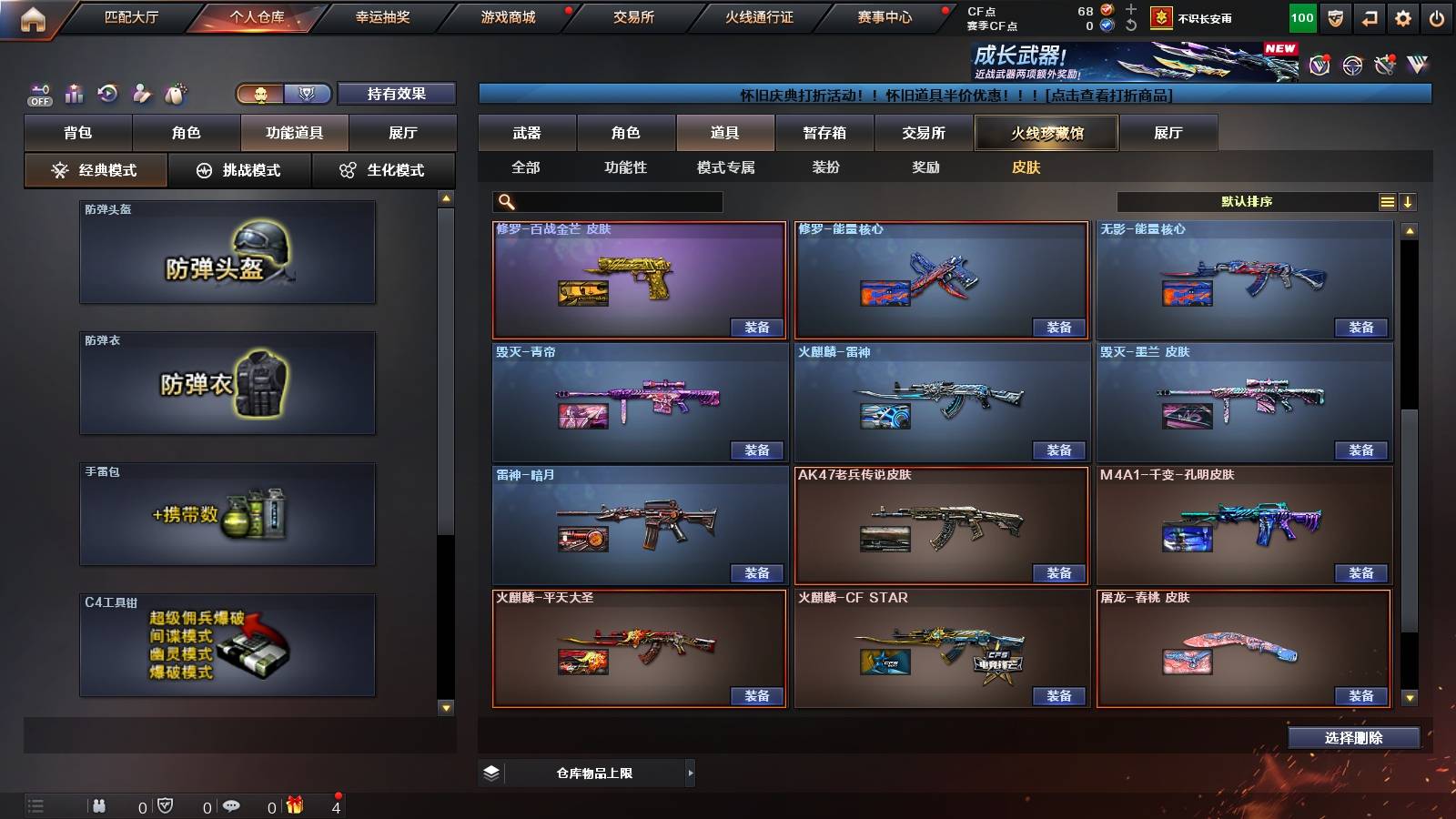Equip the 雷神-暗月 via its 装备 button
The height and width of the screenshot is (819, 1456).
(755, 573)
